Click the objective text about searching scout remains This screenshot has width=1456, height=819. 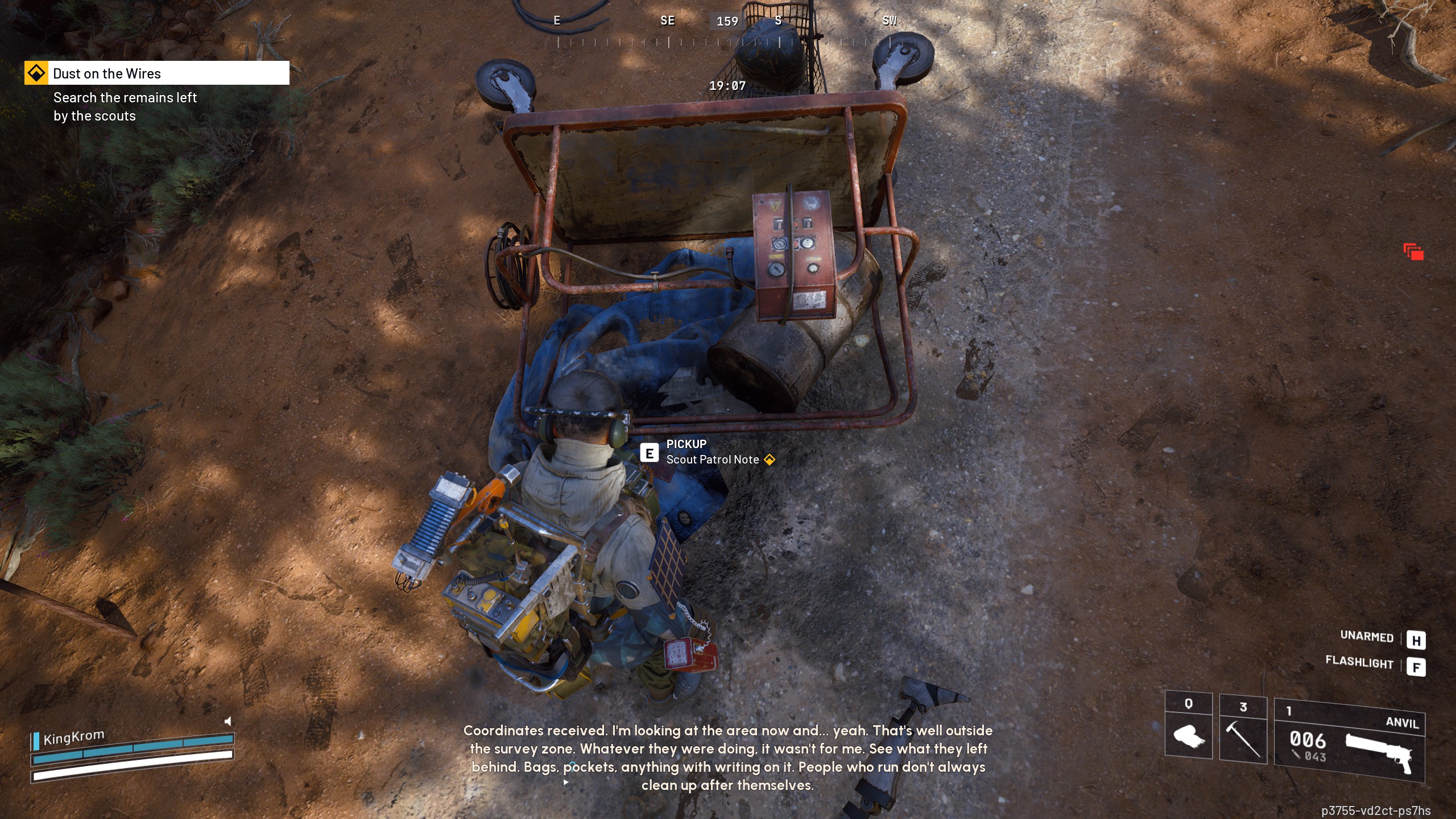(125, 106)
